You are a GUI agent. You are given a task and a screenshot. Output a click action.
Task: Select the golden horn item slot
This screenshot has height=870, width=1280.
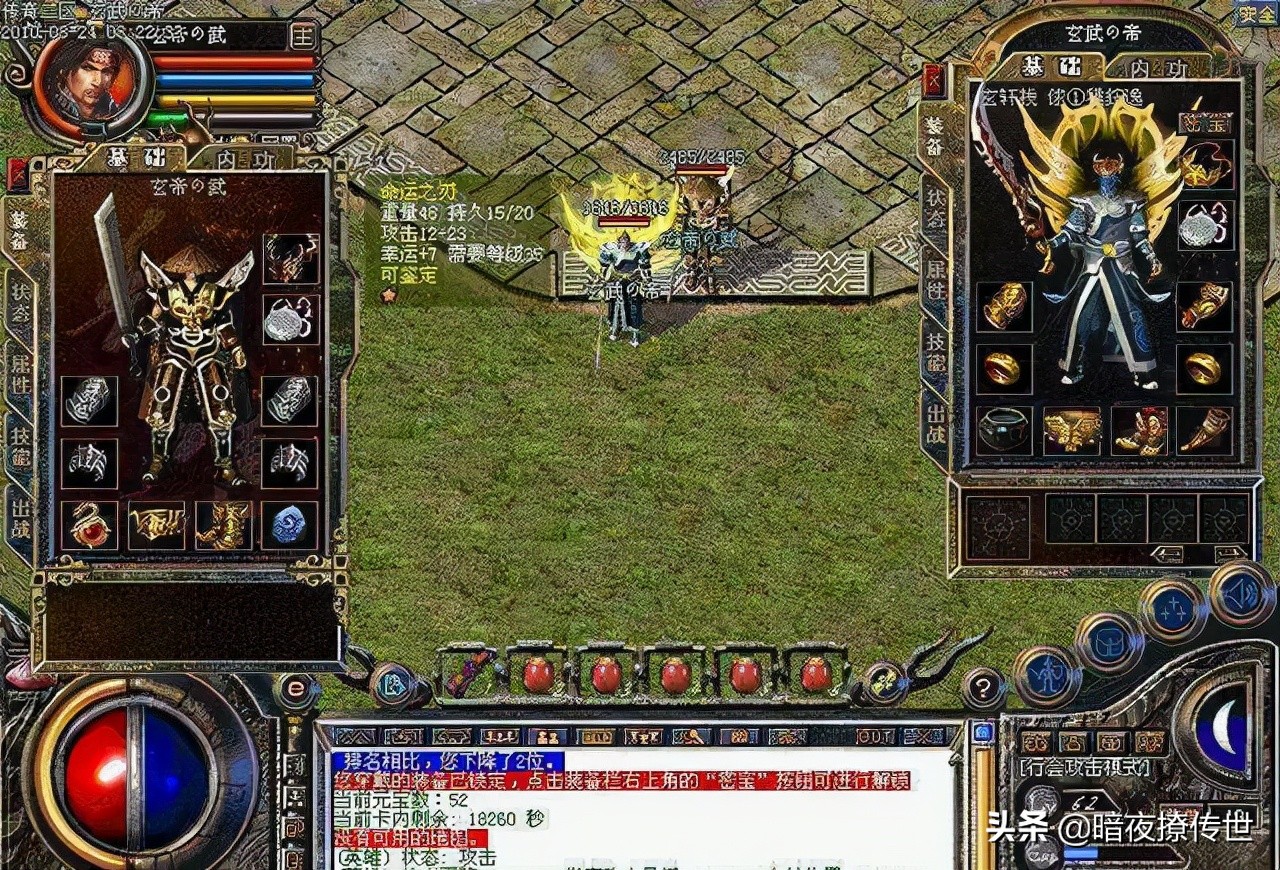[1204, 430]
